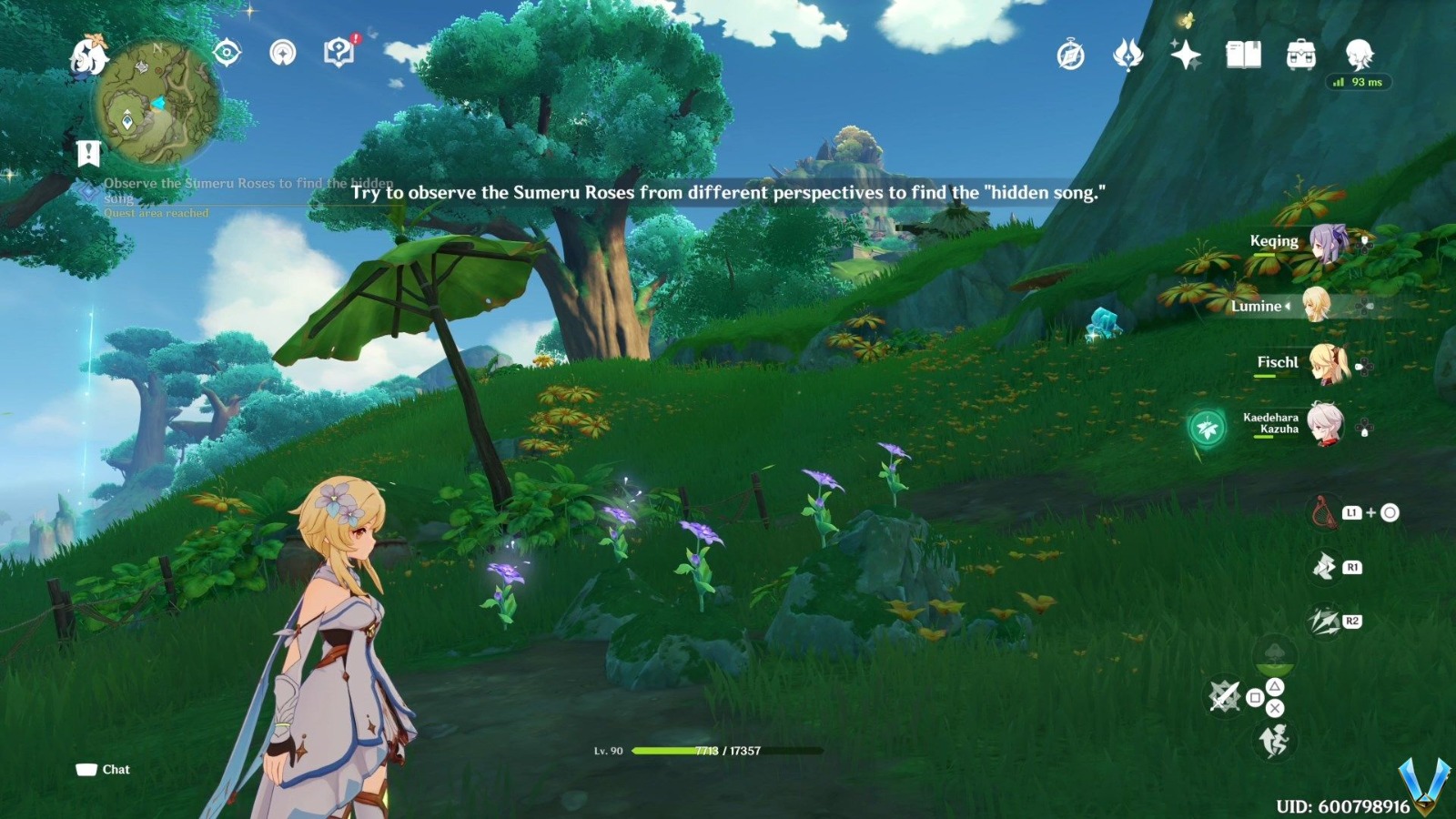Open the tutorial book with red alert

coord(339,53)
